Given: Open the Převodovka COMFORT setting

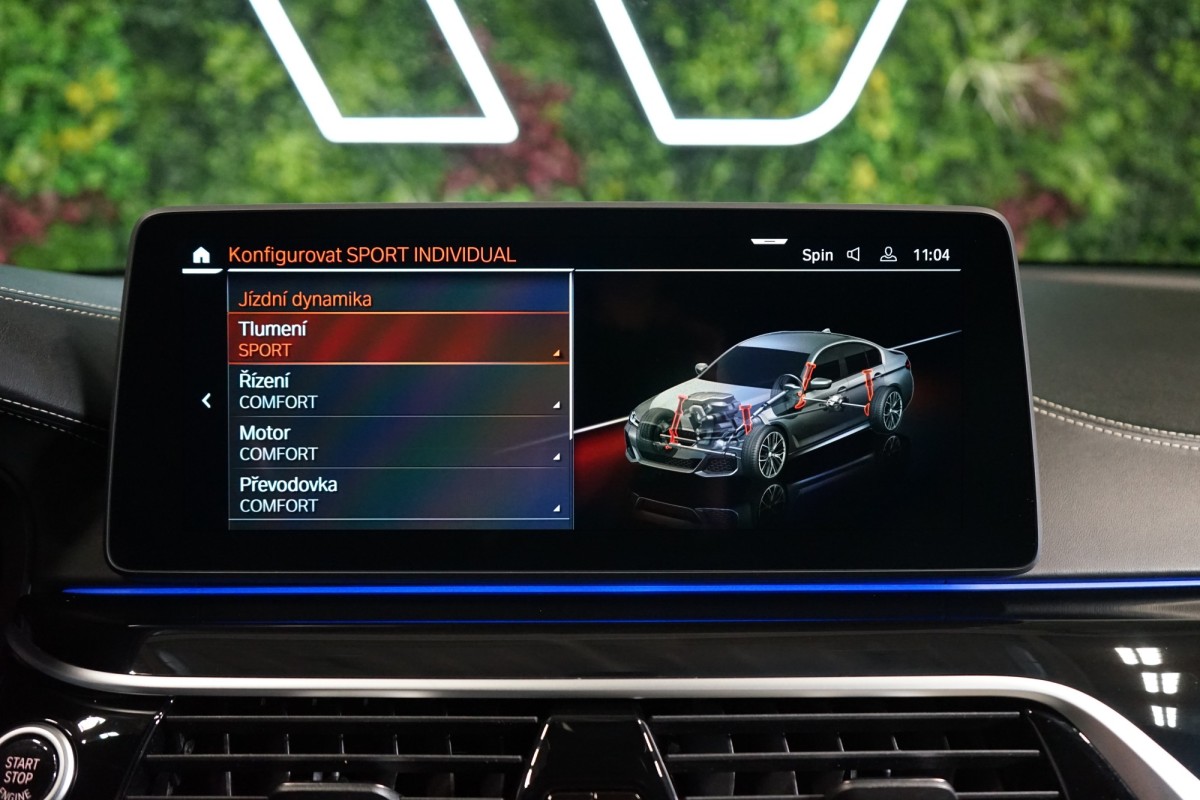Looking at the screenshot, I should tap(399, 494).
